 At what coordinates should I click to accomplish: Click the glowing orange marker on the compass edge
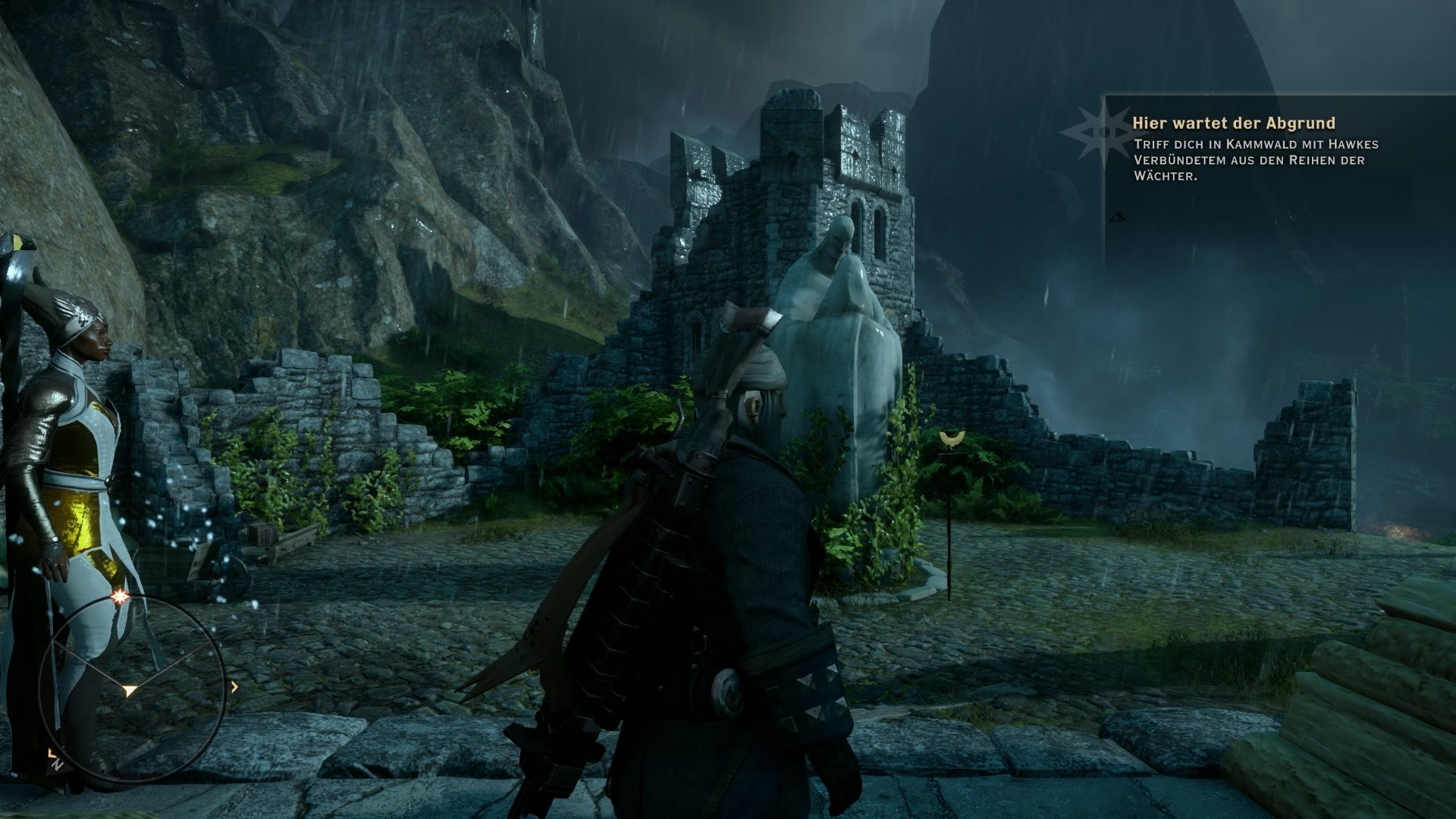click(121, 597)
